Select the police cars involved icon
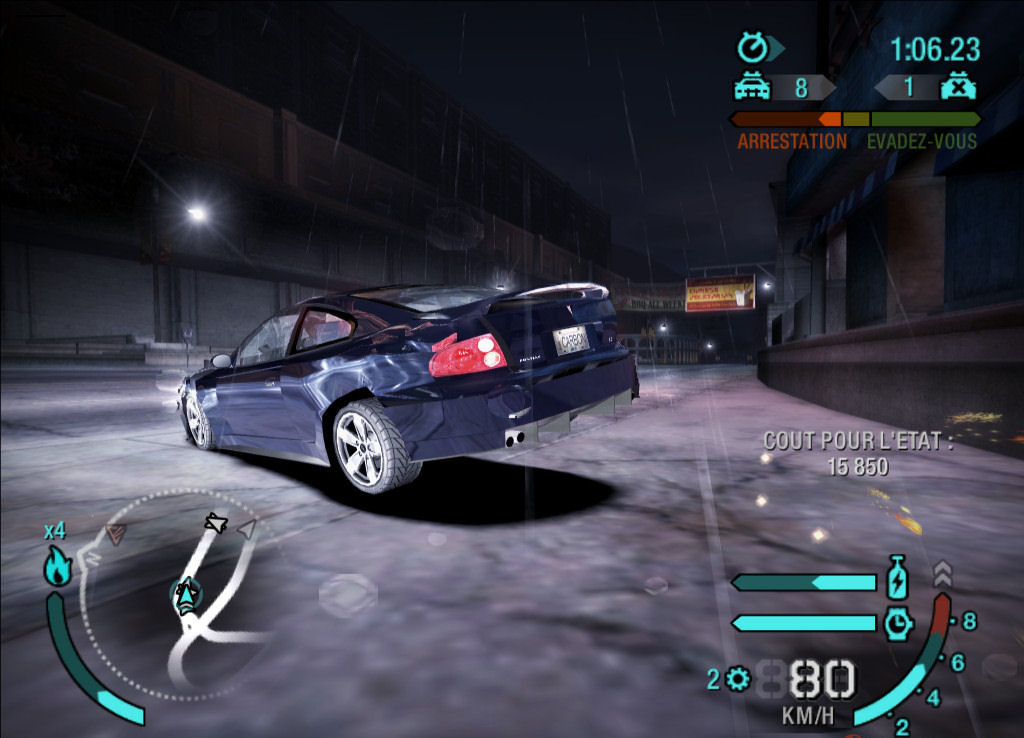 pos(753,88)
